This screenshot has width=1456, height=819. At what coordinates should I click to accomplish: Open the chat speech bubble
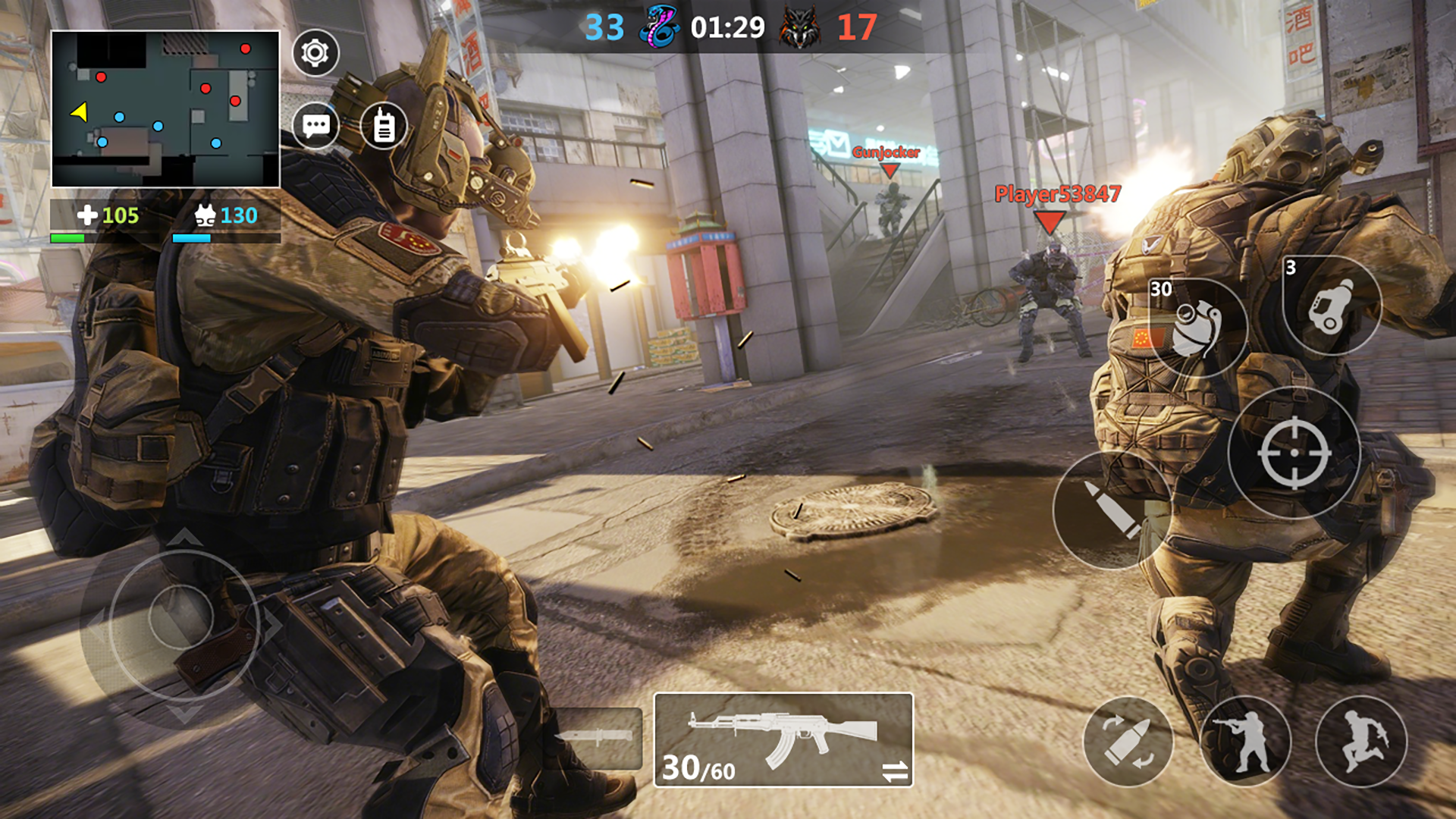tap(315, 125)
